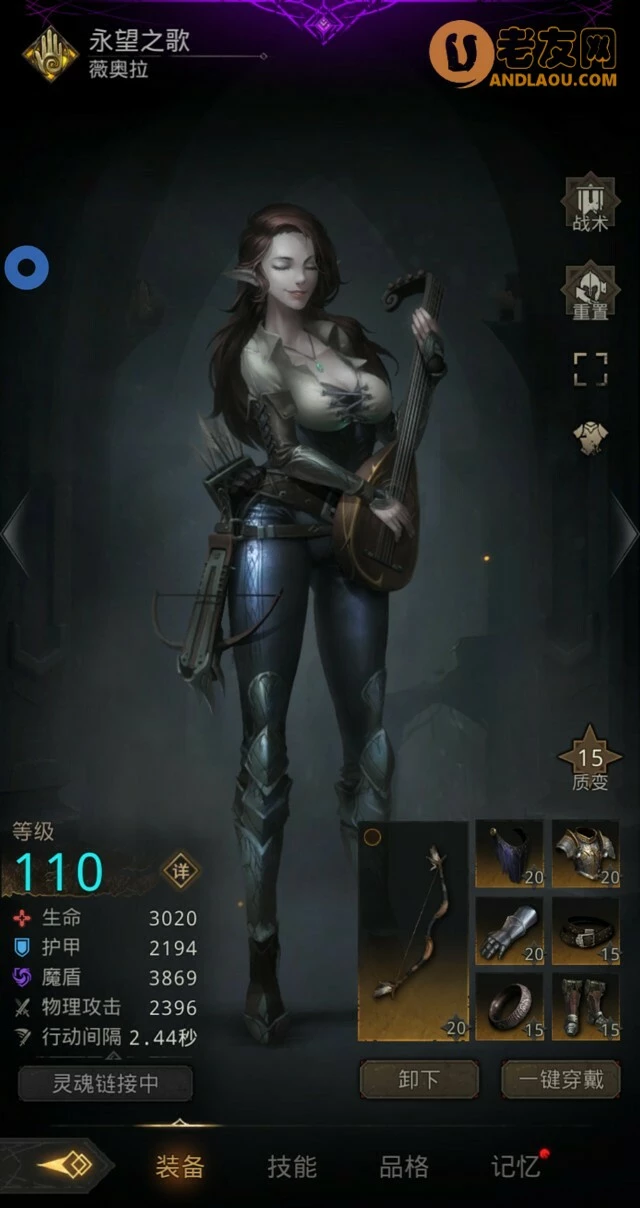Auto-equip with 一键穿戴 button
The height and width of the screenshot is (1208, 640).
tap(561, 1080)
